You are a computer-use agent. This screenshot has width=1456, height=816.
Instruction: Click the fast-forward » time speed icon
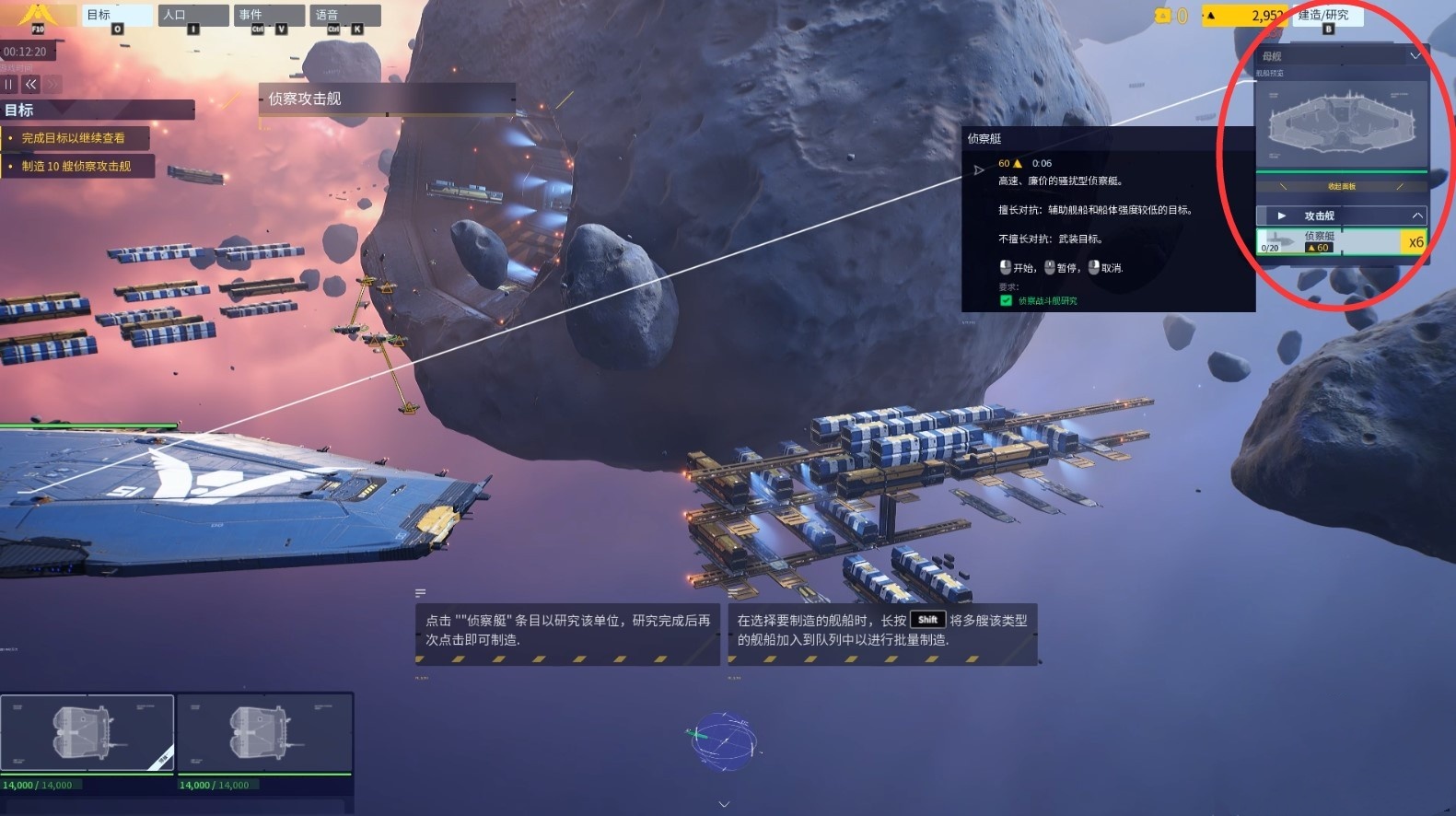coord(52,84)
